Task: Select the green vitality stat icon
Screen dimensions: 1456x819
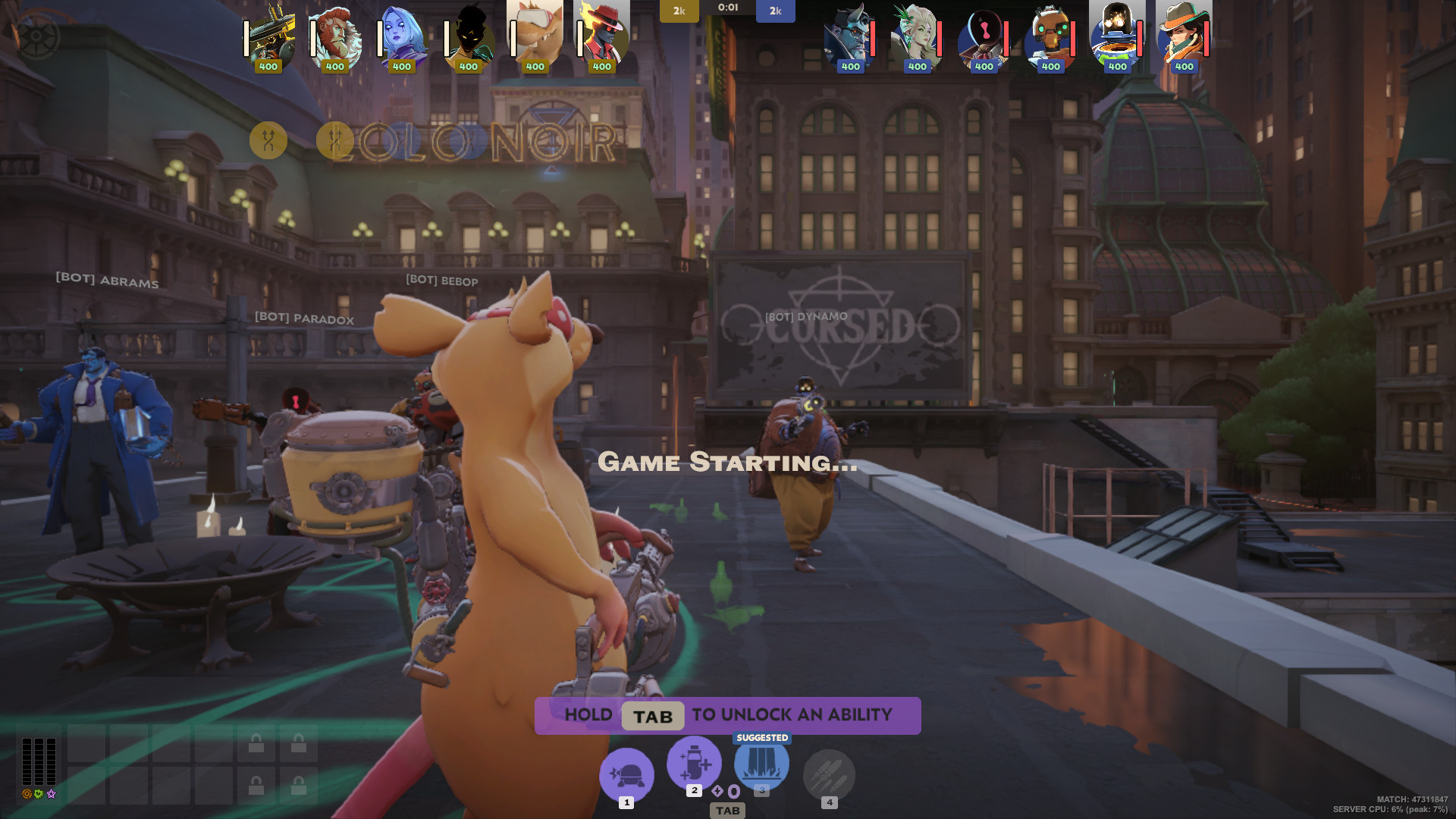Action: (37, 794)
